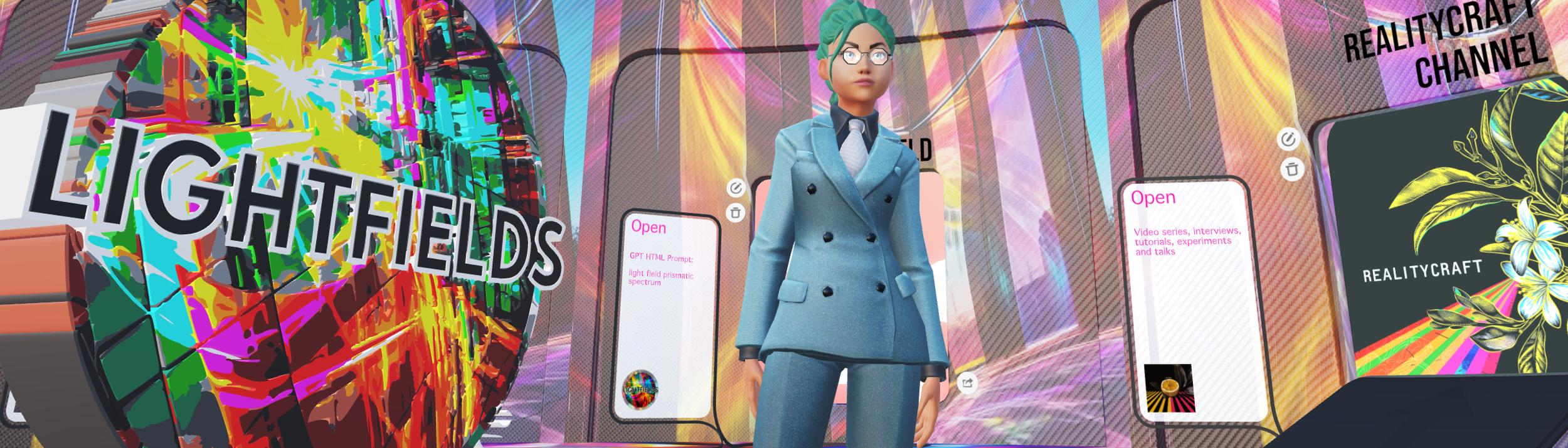Delete the video series card via trash icon
The height and width of the screenshot is (448, 1568).
tap(1291, 169)
